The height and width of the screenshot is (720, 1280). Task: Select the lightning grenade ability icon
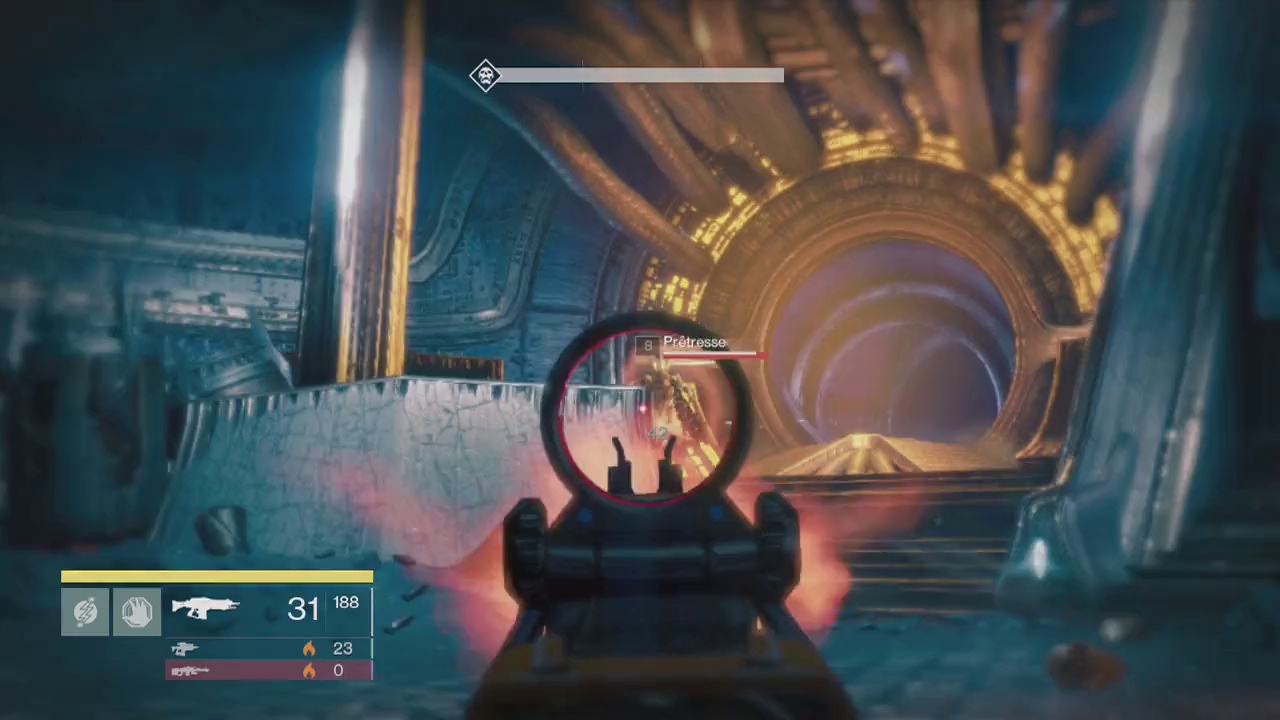(x=85, y=611)
